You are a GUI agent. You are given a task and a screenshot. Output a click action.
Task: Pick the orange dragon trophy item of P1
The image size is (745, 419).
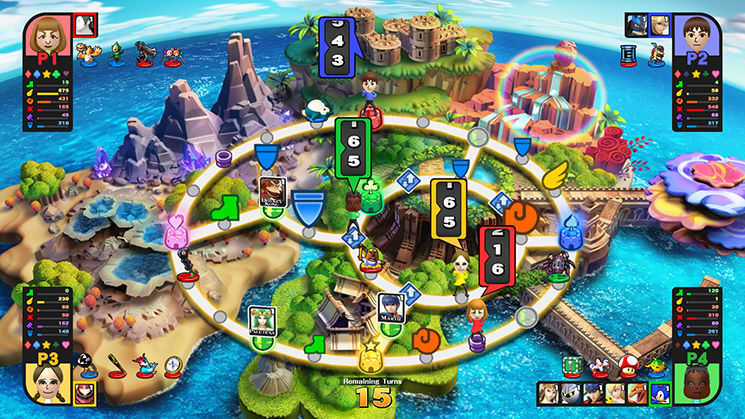pos(90,56)
